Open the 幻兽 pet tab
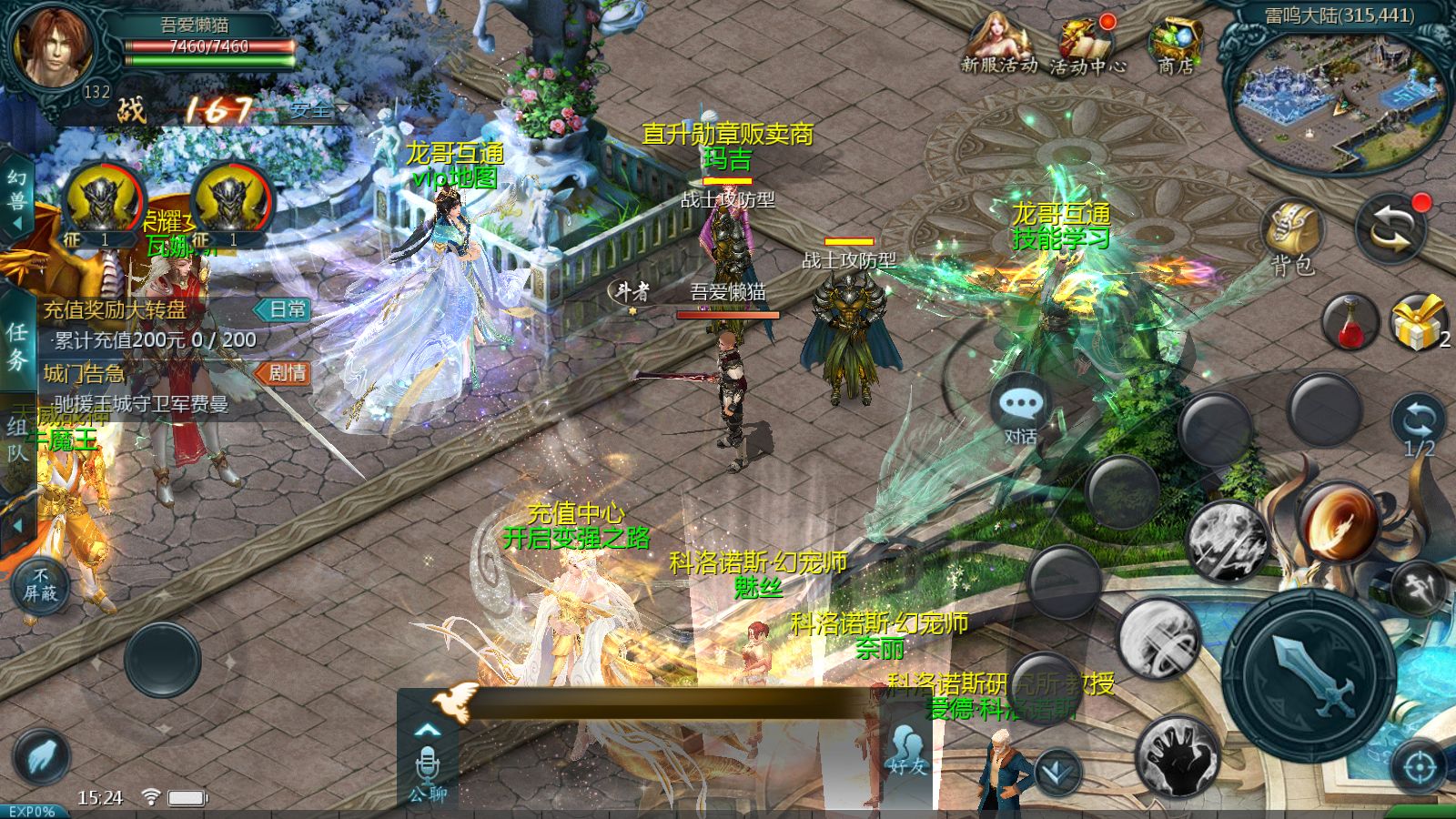This screenshot has width=1456, height=819. pyautogui.click(x=17, y=189)
